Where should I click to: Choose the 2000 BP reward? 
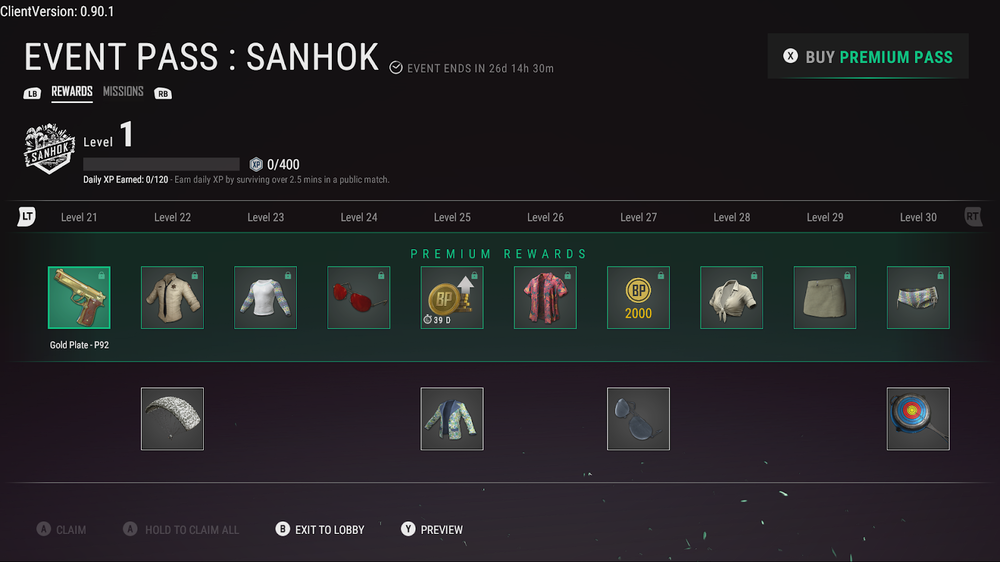pyautogui.click(x=638, y=298)
